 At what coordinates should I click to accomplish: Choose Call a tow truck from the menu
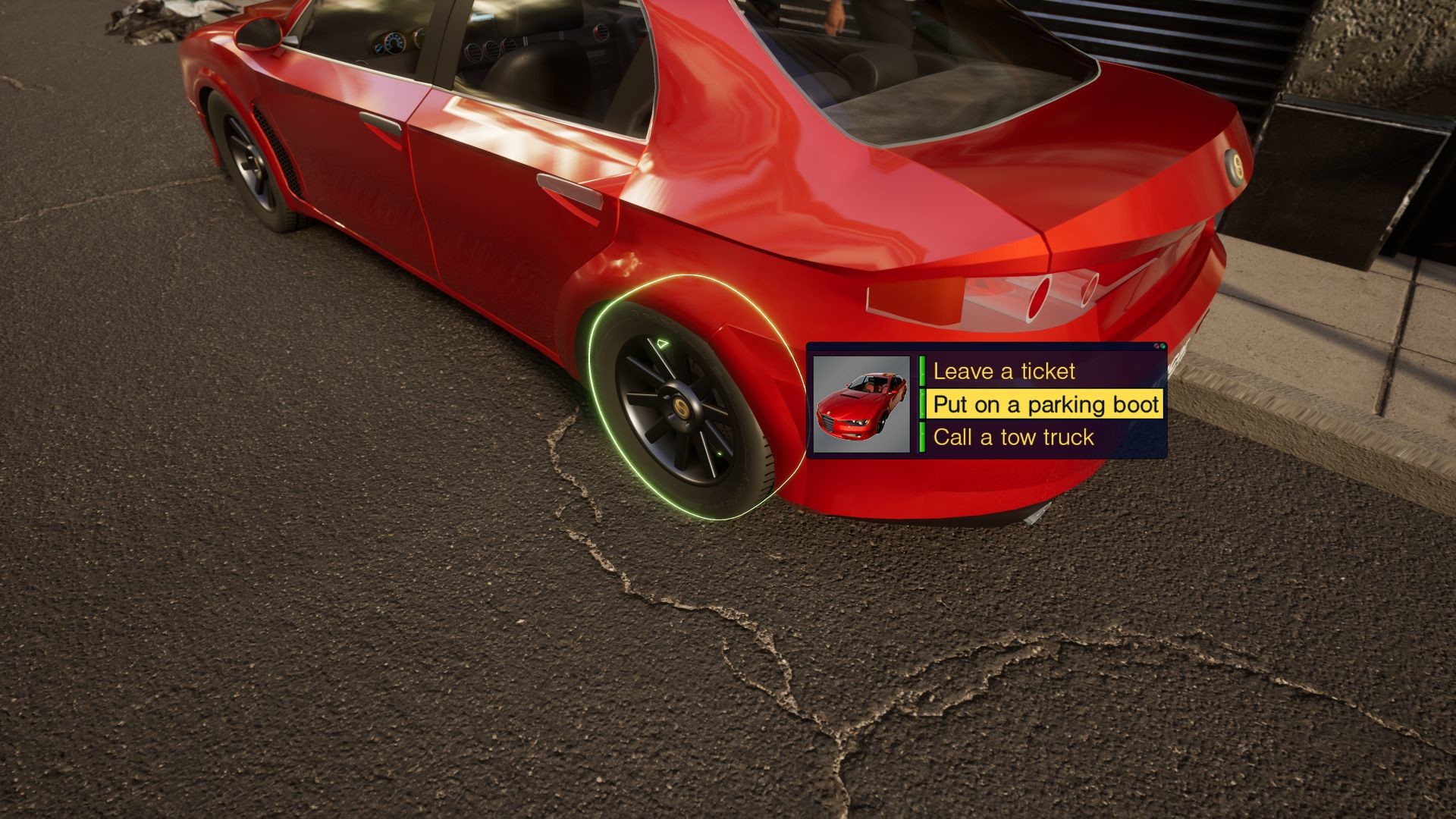(1014, 437)
